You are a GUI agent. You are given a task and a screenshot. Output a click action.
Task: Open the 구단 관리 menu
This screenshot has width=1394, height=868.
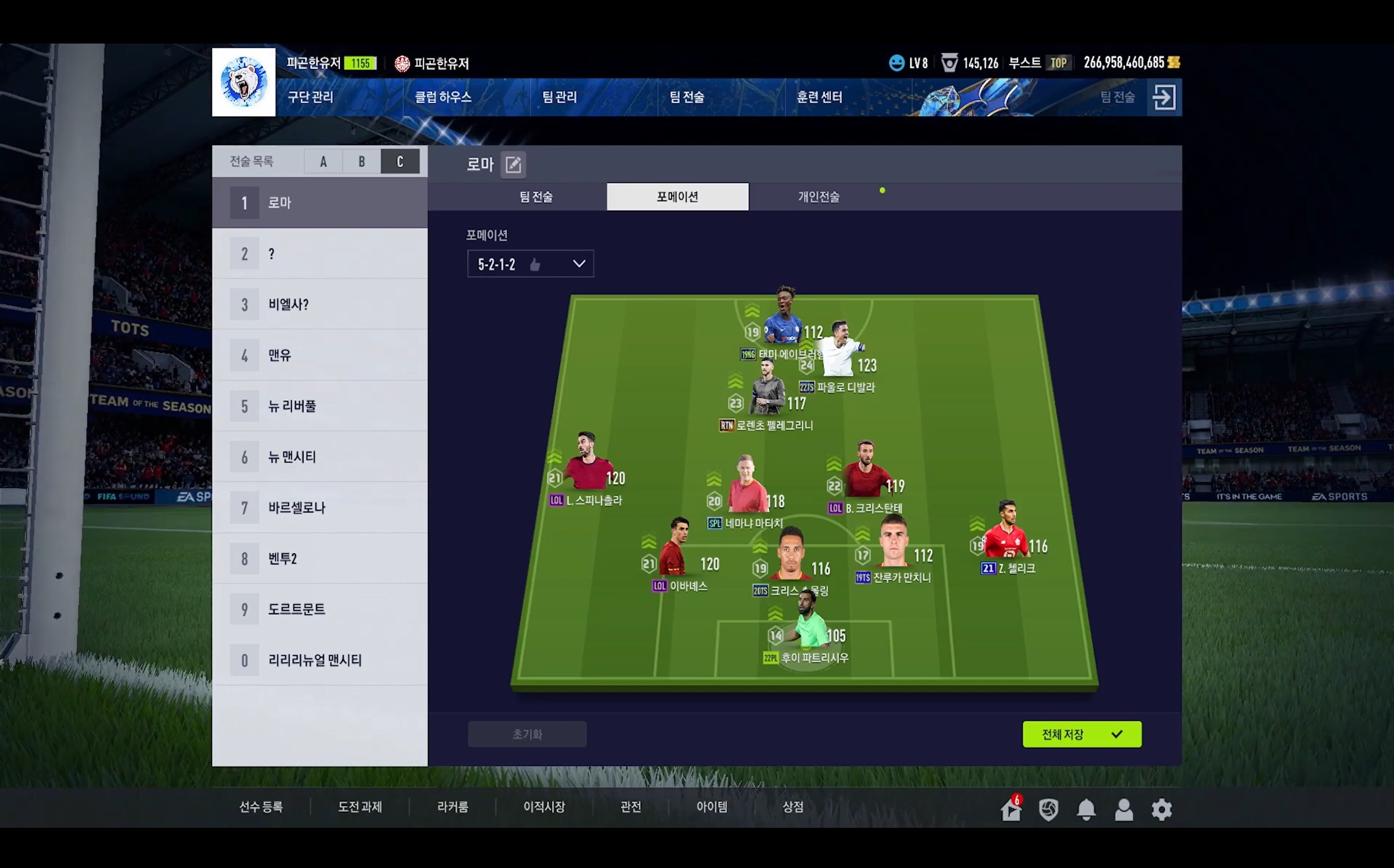tap(310, 97)
